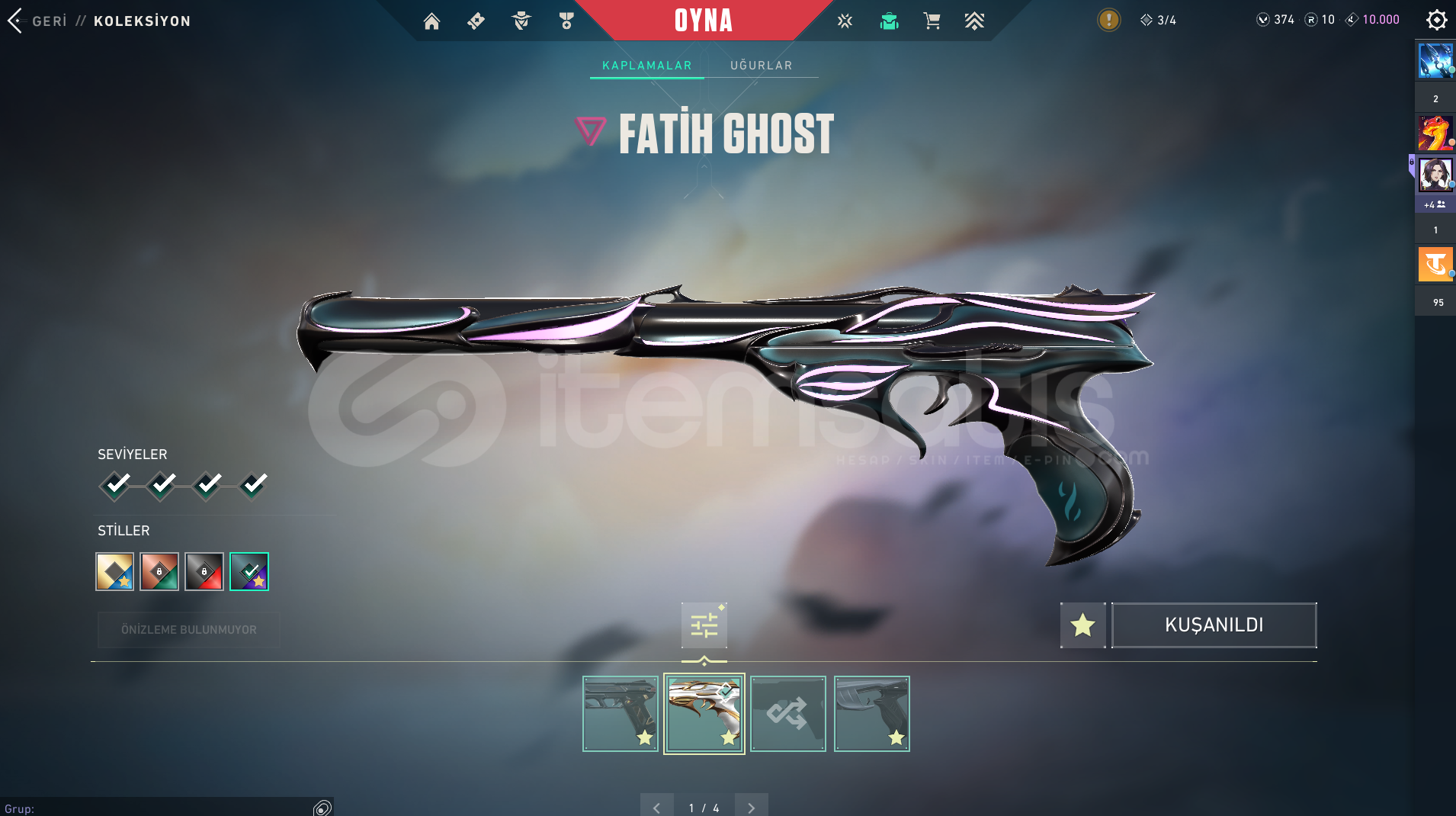The image size is (1456, 816).
Task: Choose the locked red and green style variant
Action: [x=159, y=571]
